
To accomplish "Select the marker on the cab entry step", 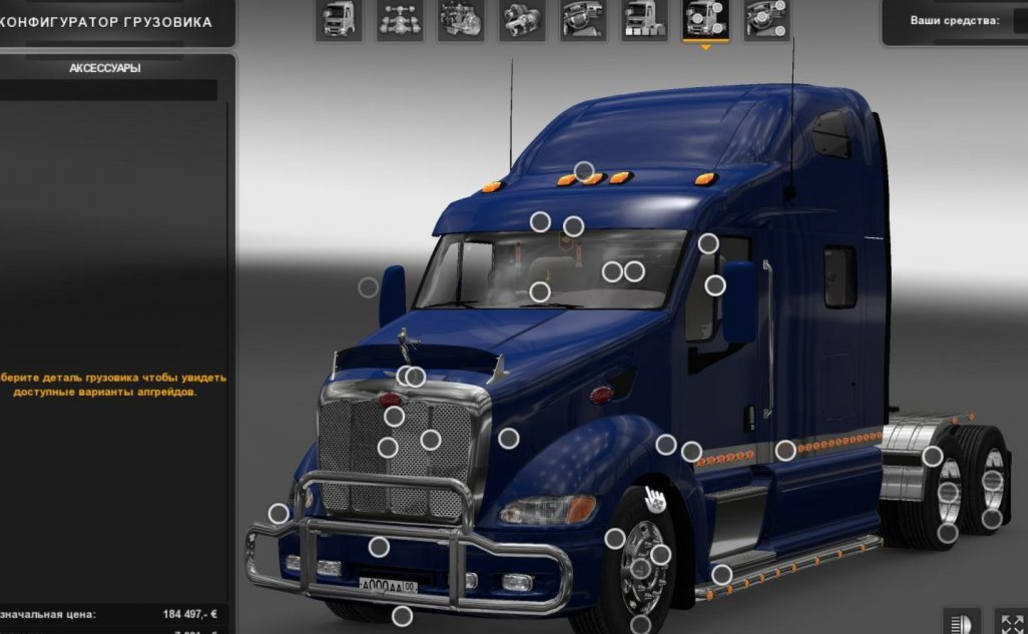I will [x=722, y=575].
